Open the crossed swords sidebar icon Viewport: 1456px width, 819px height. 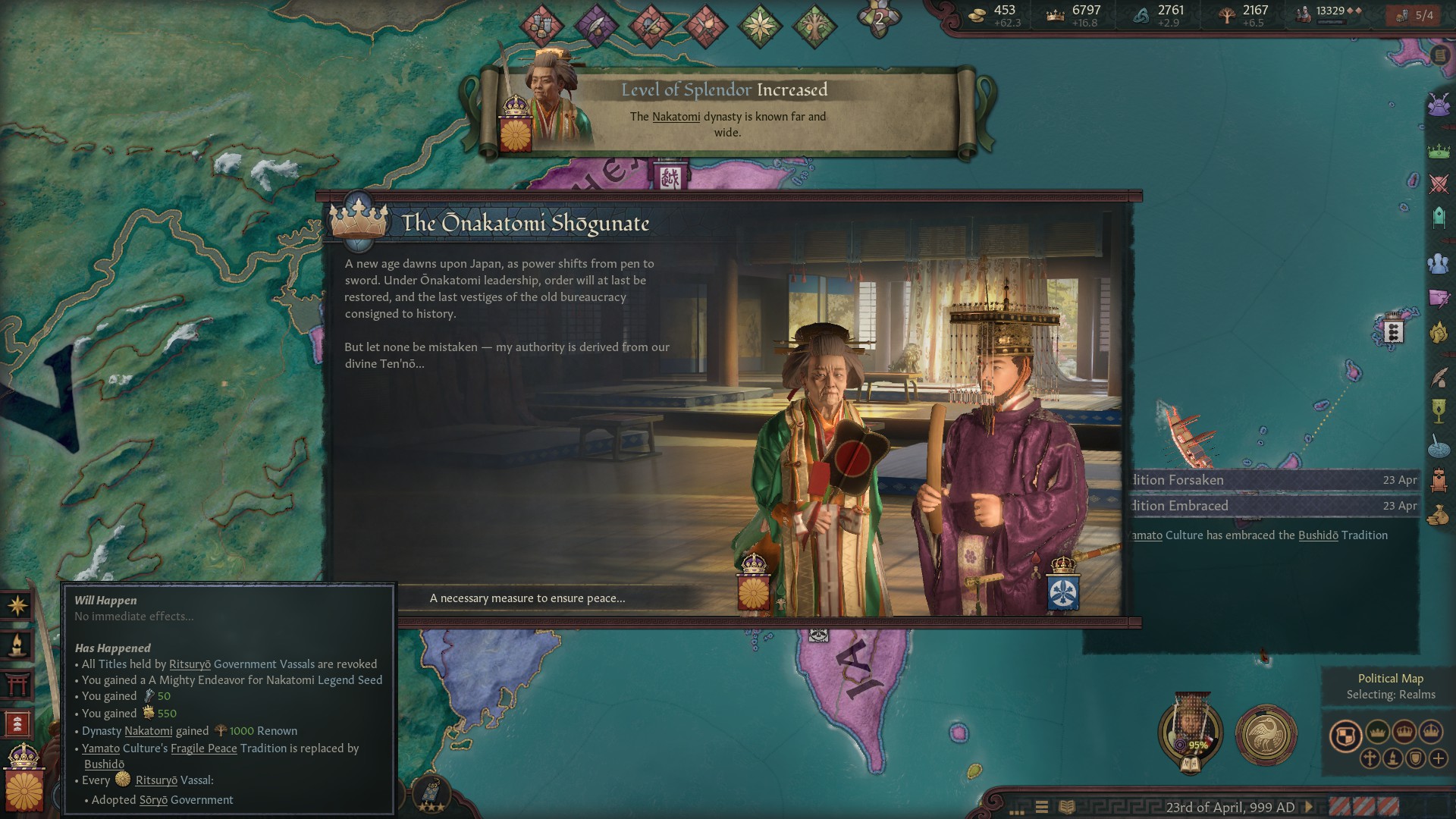(x=1439, y=184)
